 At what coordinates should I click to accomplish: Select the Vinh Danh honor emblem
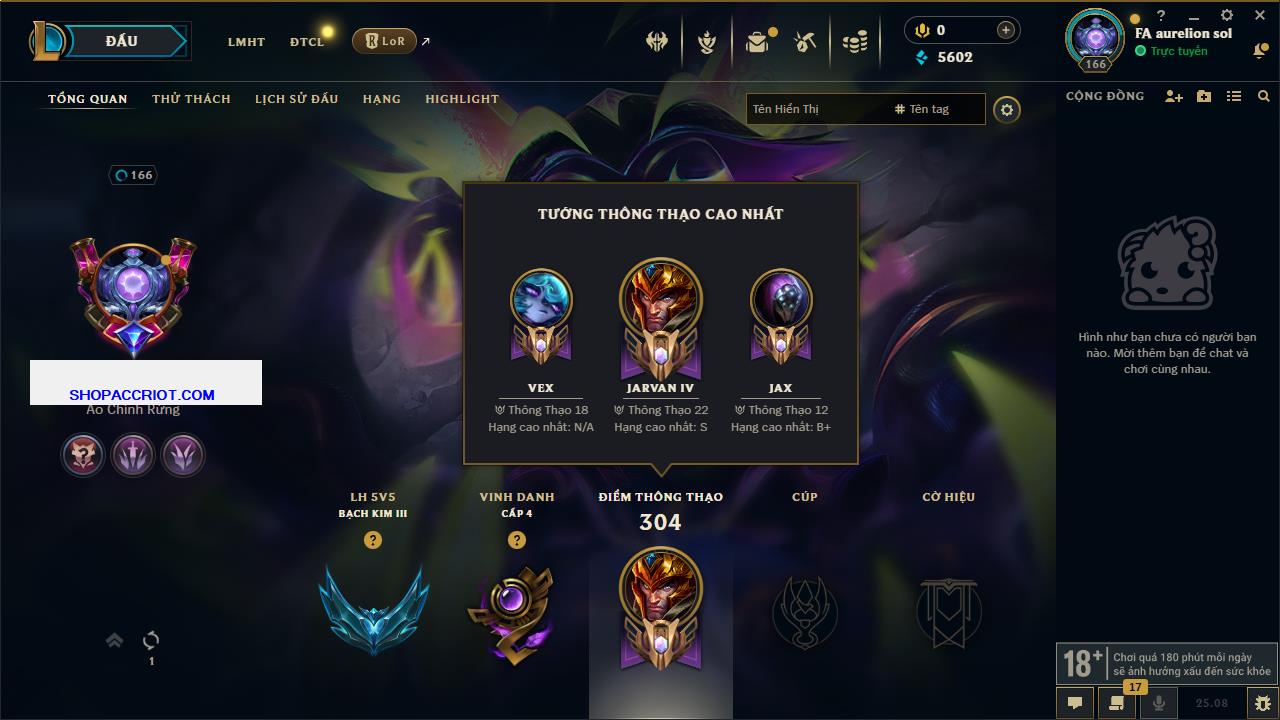pyautogui.click(x=516, y=612)
